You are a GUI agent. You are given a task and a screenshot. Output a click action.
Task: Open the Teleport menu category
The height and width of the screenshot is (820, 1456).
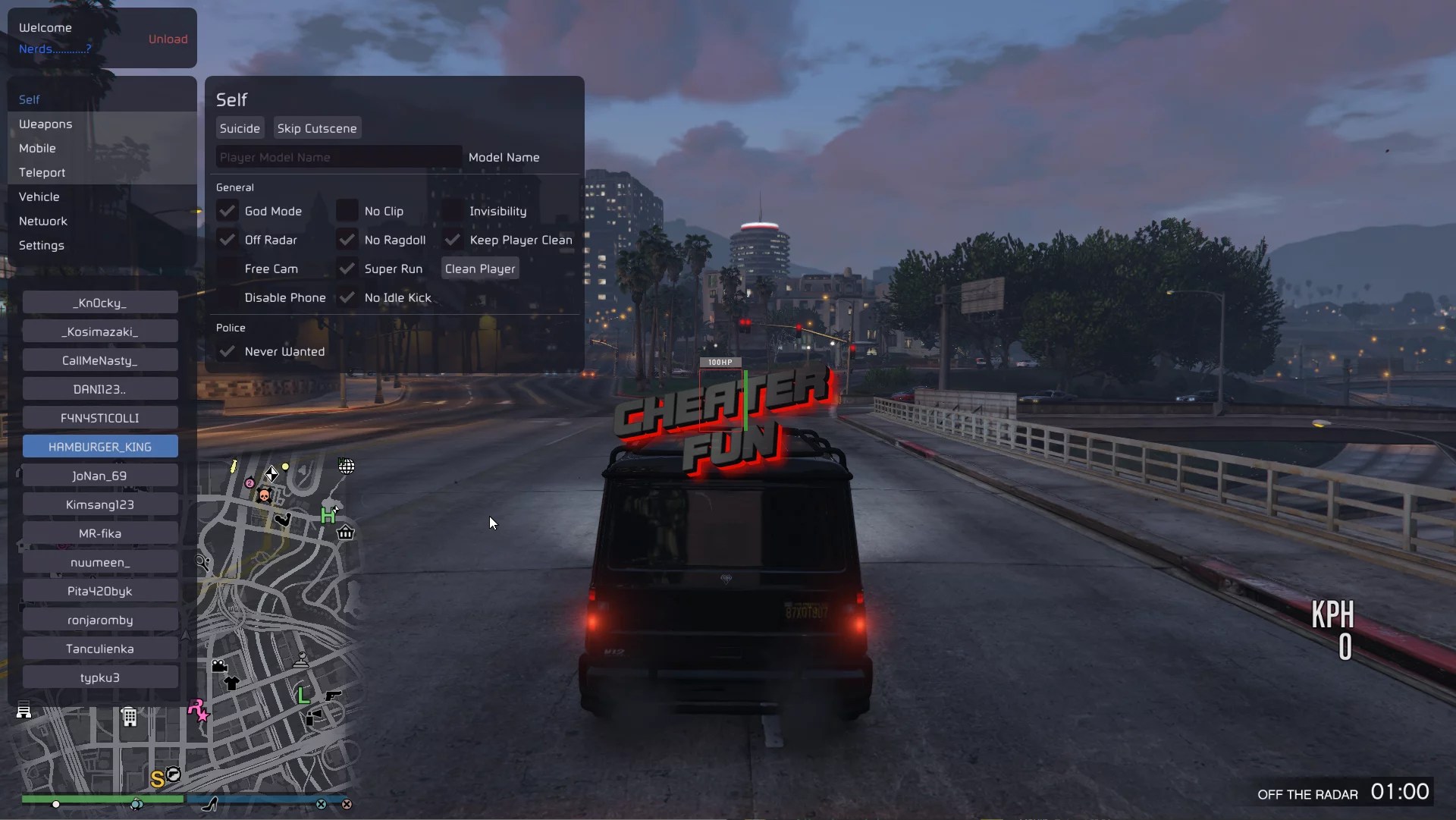point(42,172)
